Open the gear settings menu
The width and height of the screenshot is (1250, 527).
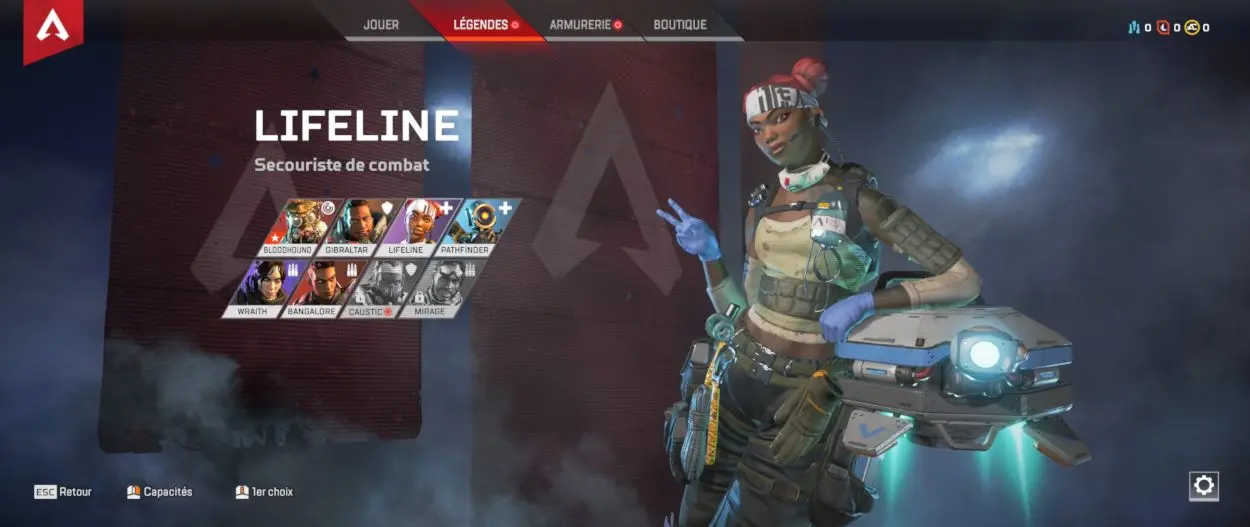[x=1204, y=486]
